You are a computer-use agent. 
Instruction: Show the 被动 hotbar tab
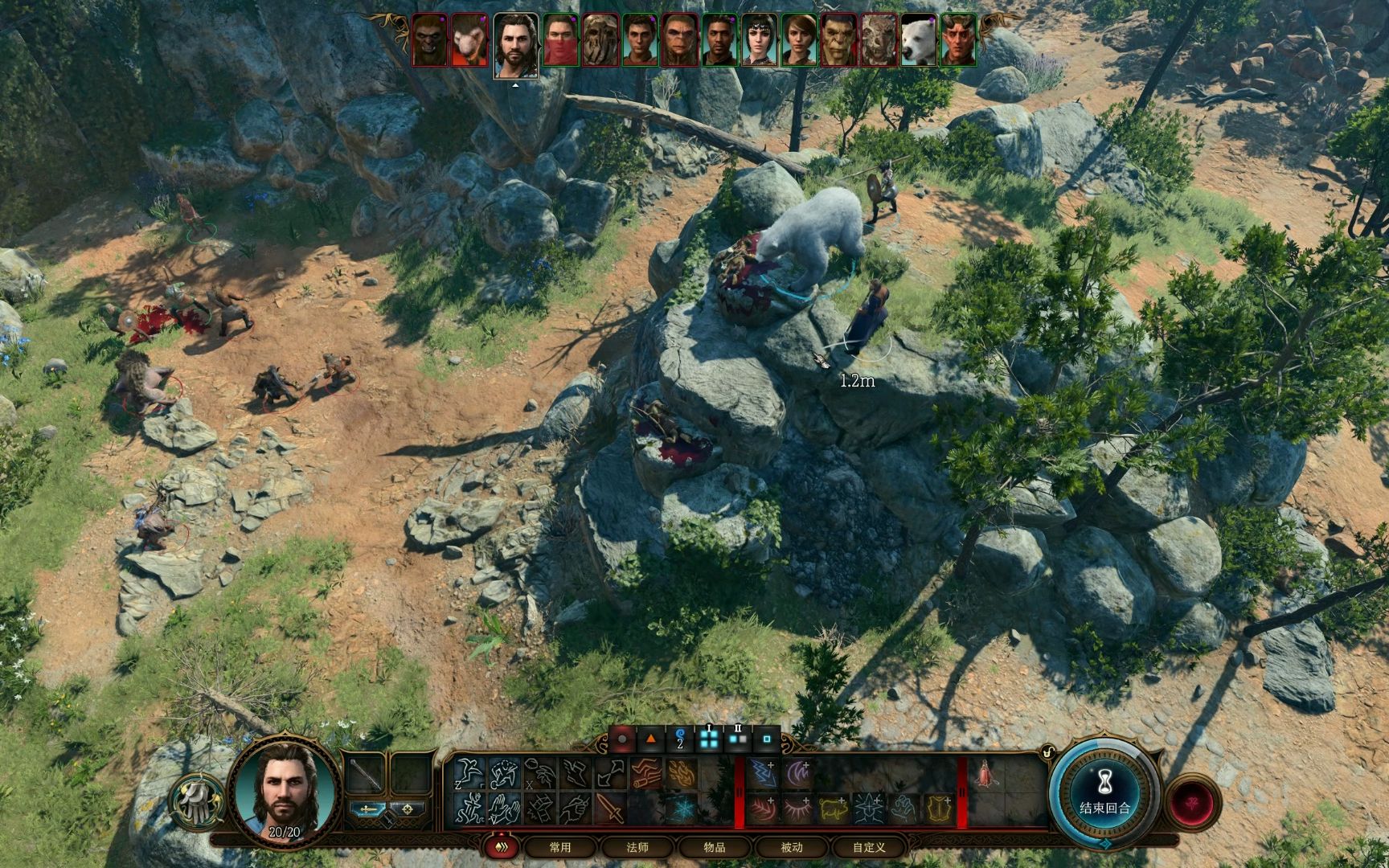pos(792,847)
